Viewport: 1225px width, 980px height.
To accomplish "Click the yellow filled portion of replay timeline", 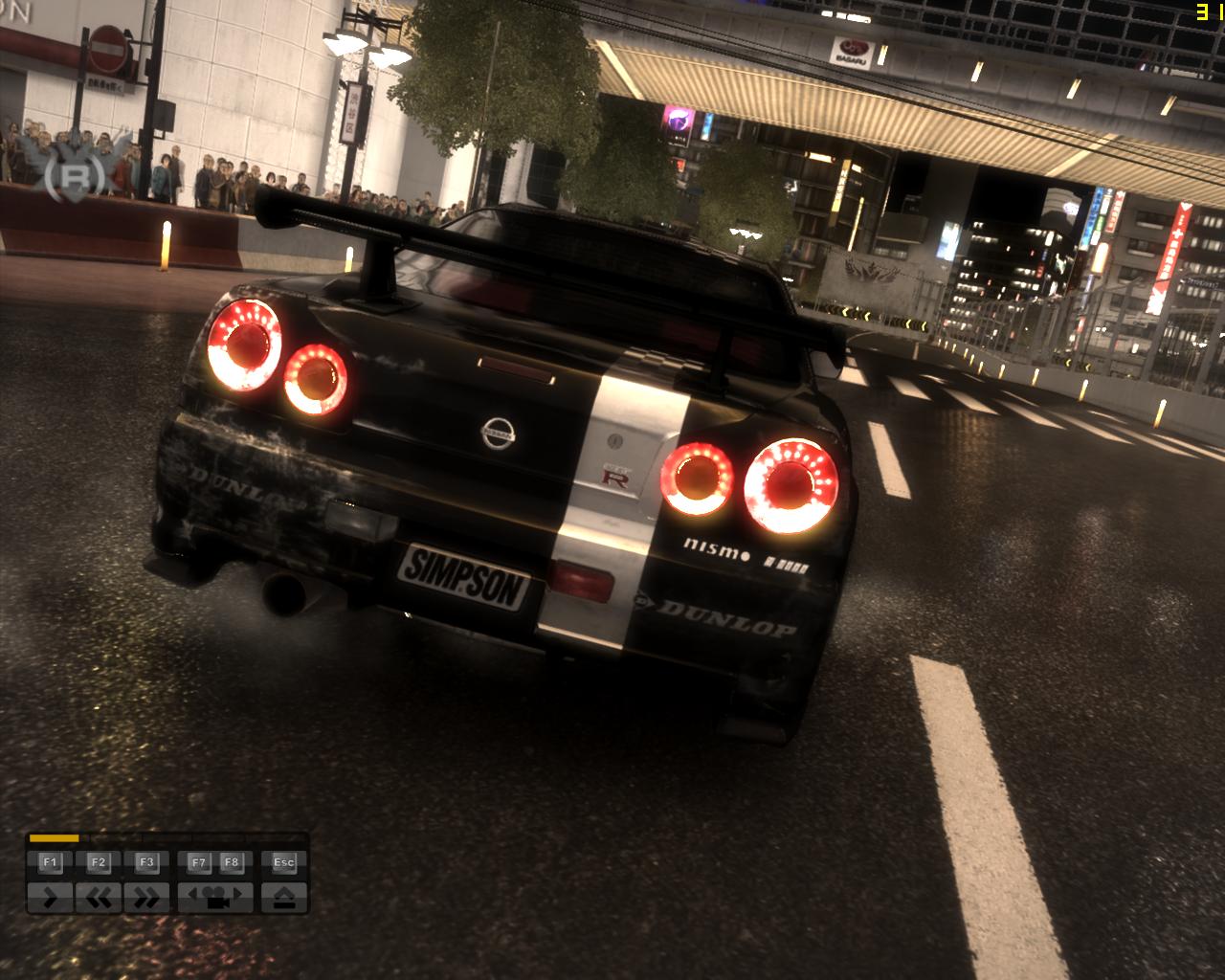I will 54,838.
